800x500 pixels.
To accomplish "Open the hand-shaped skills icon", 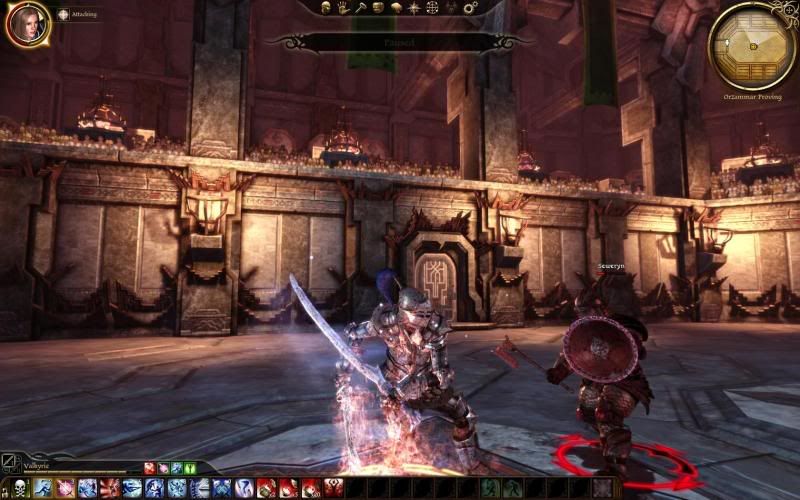I will (x=343, y=7).
